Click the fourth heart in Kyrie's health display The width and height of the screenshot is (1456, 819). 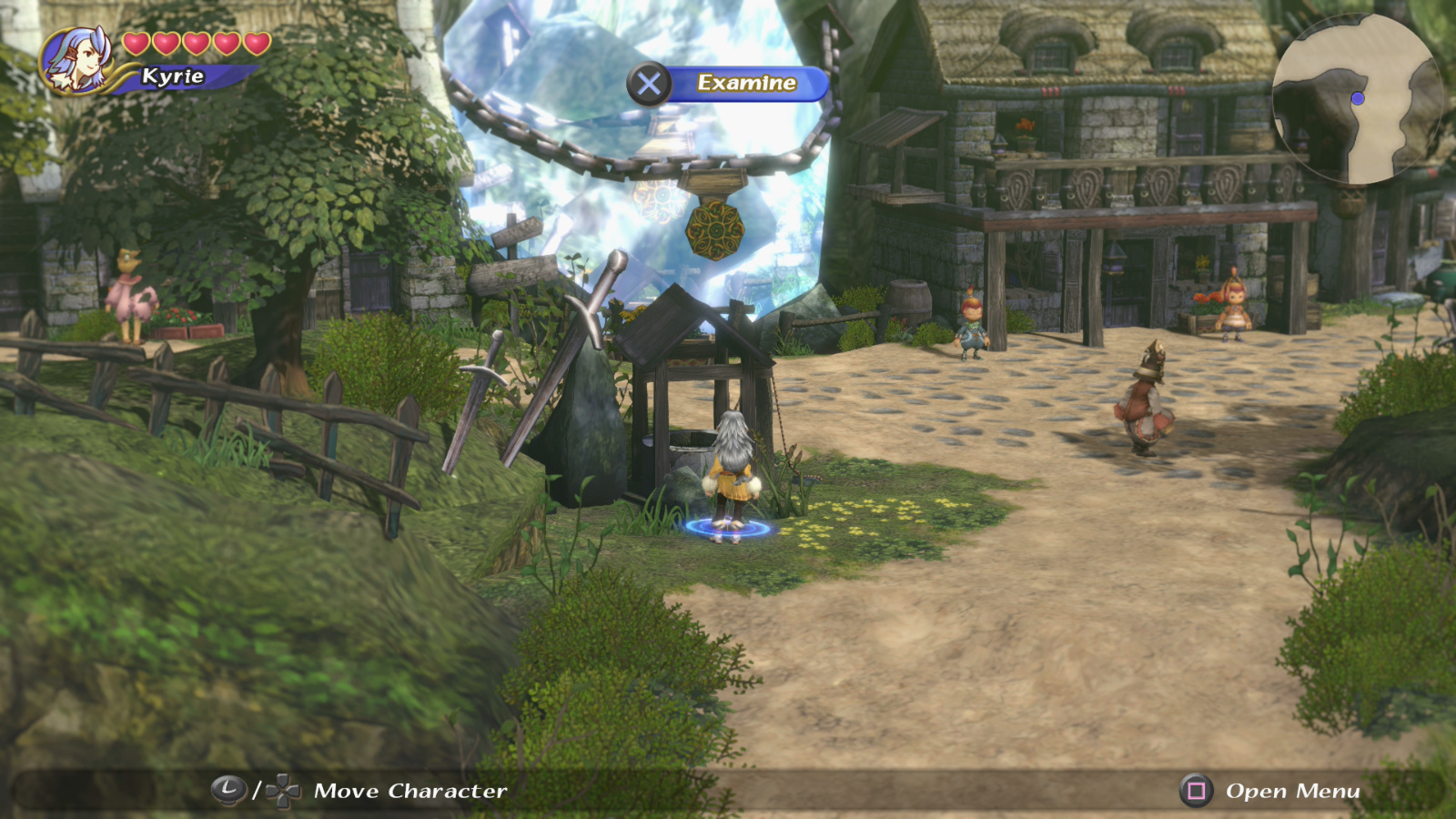[226, 43]
